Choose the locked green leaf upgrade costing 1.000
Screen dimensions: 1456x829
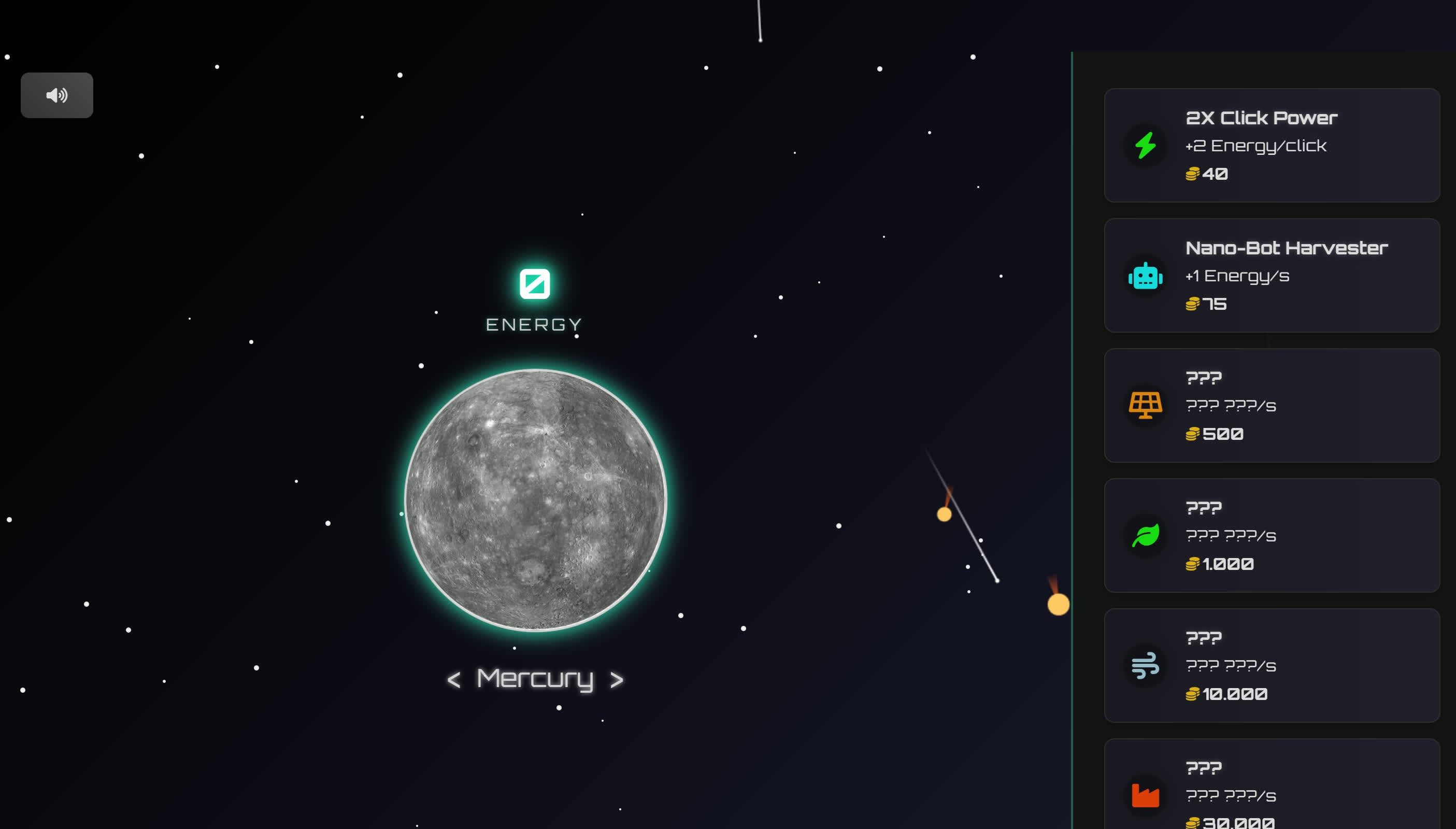(1271, 535)
